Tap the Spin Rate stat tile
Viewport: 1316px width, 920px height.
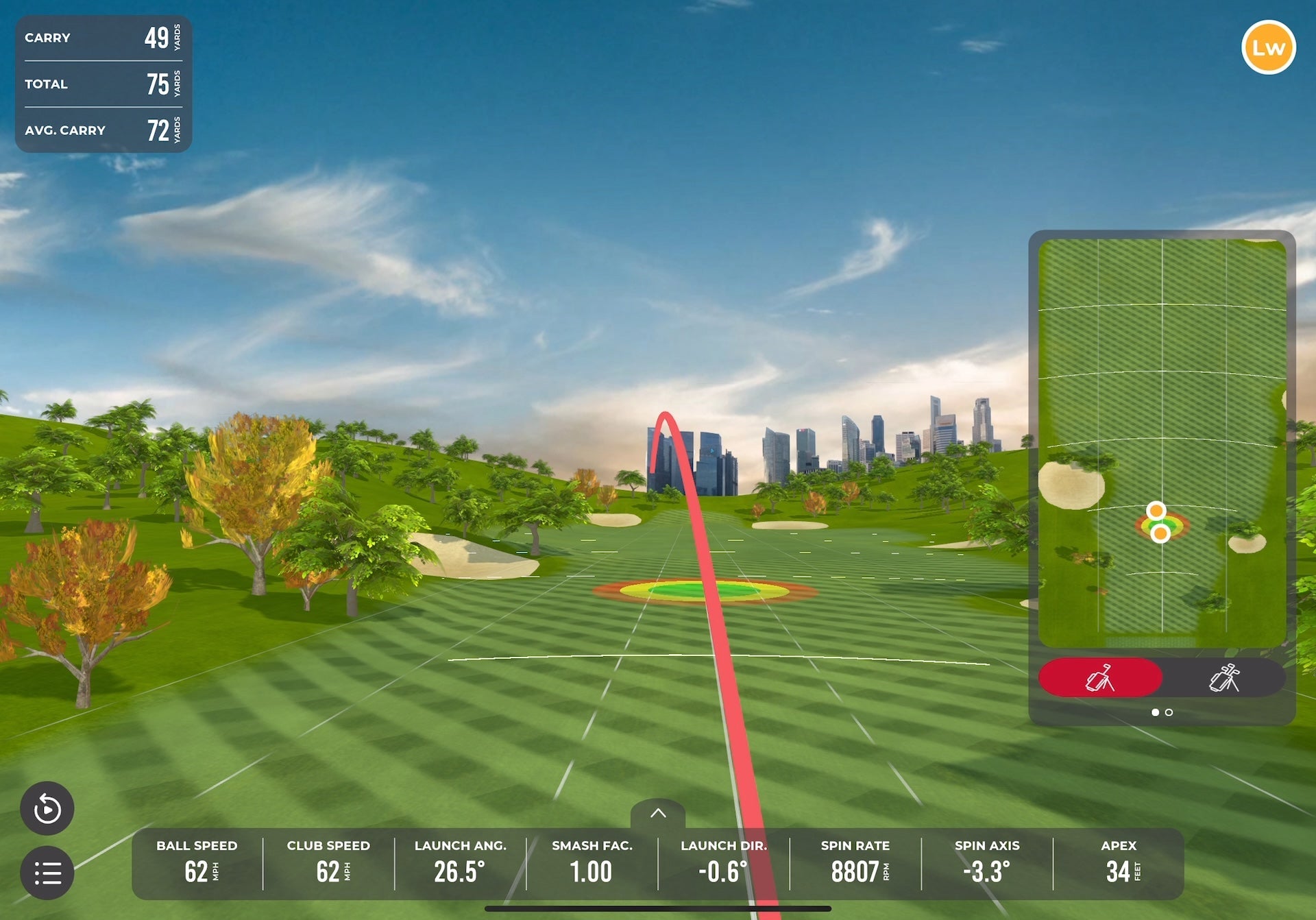854,862
